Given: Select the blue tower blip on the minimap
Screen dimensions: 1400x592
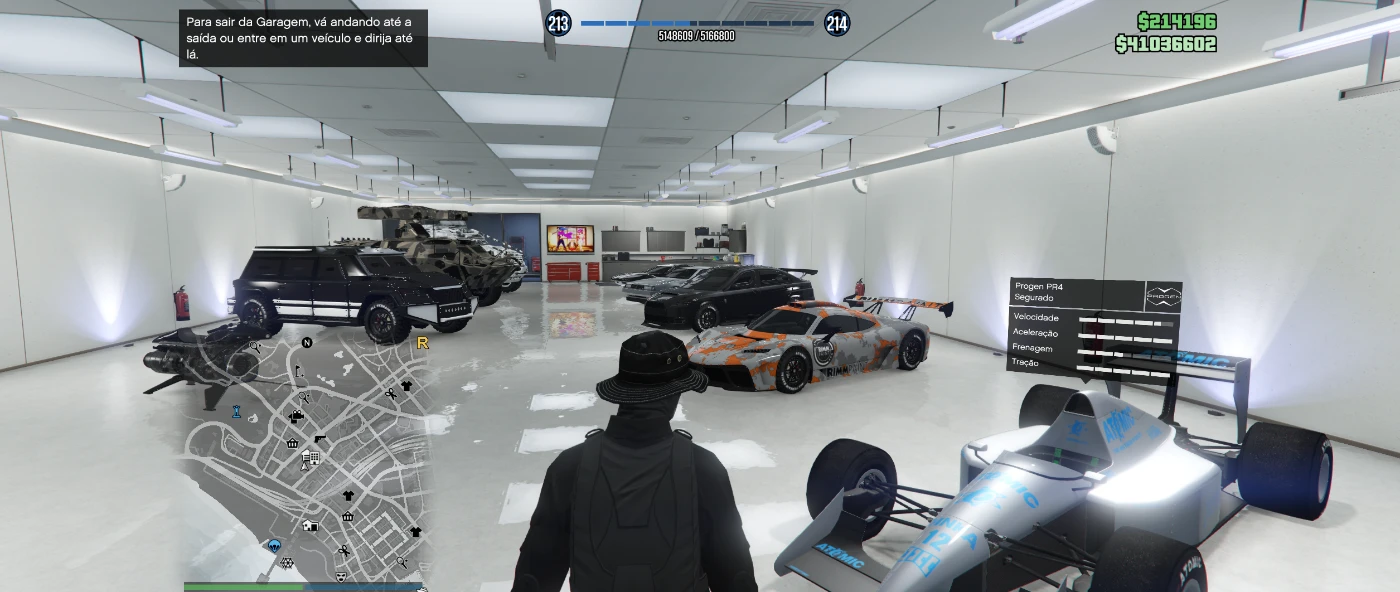Looking at the screenshot, I should pos(237,411).
